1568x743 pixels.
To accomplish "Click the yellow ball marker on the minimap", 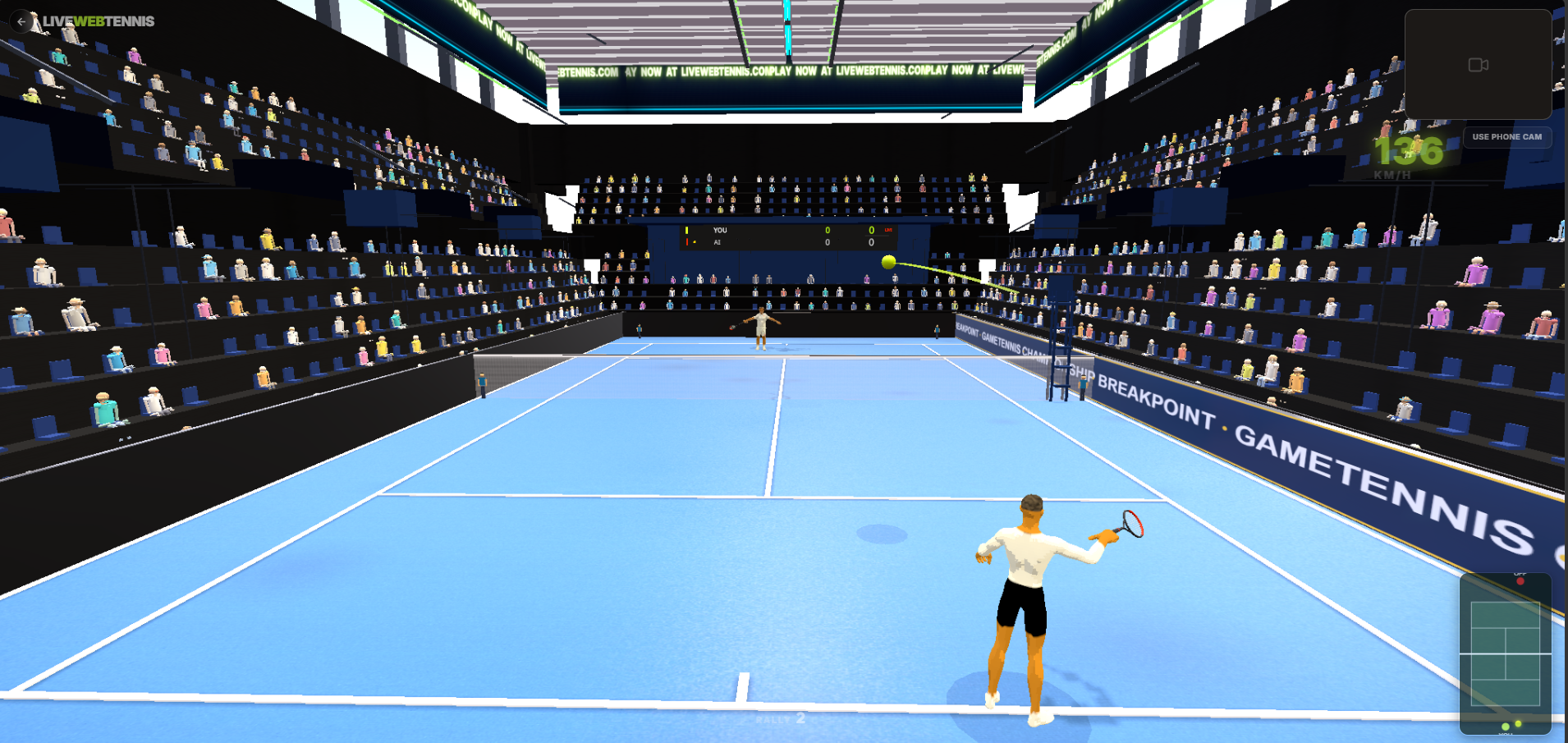I will click(1518, 723).
